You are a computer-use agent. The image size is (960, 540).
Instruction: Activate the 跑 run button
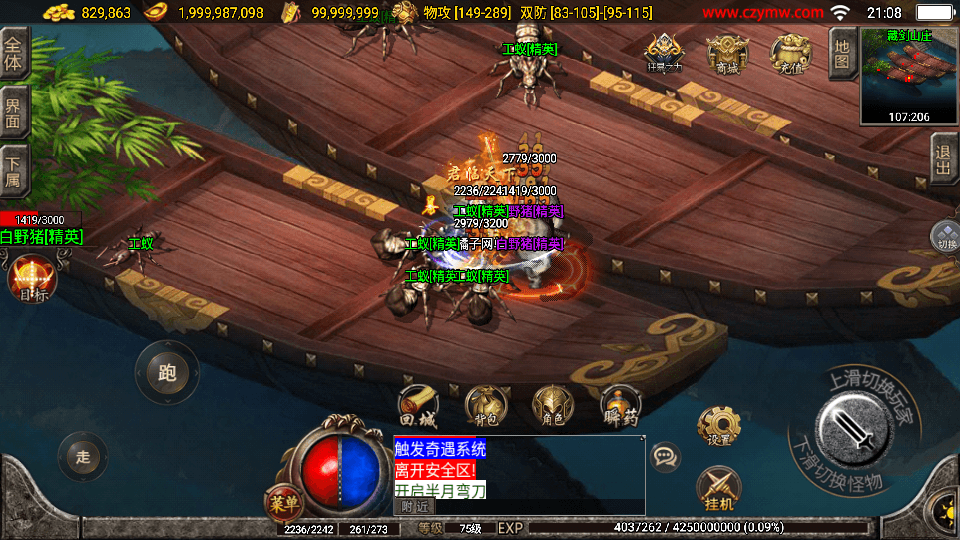click(x=167, y=373)
